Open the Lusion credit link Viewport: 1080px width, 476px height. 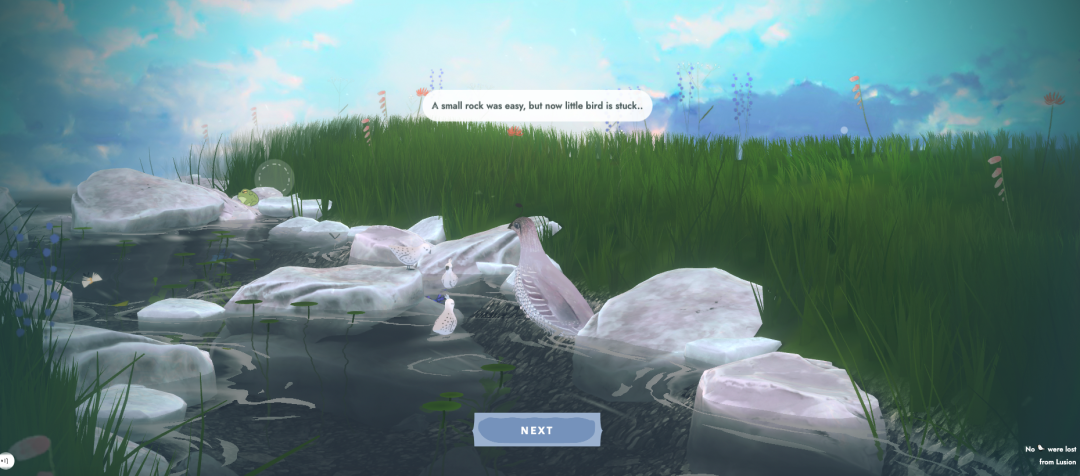point(1056,461)
